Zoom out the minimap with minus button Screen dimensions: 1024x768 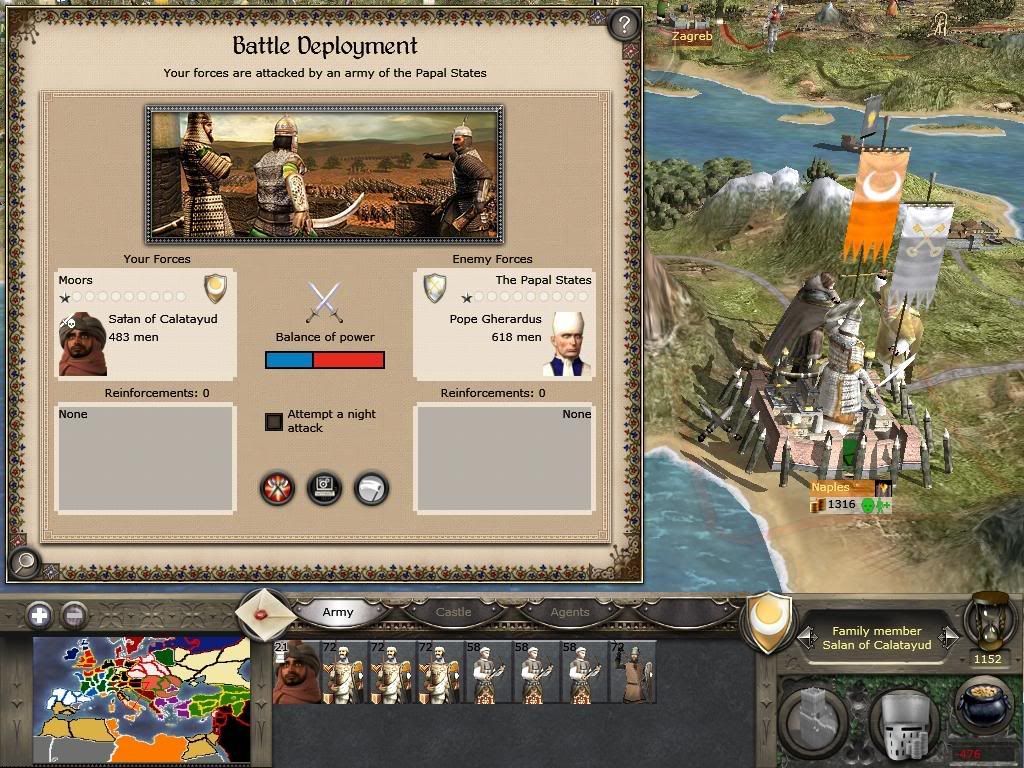pyautogui.click(x=73, y=615)
